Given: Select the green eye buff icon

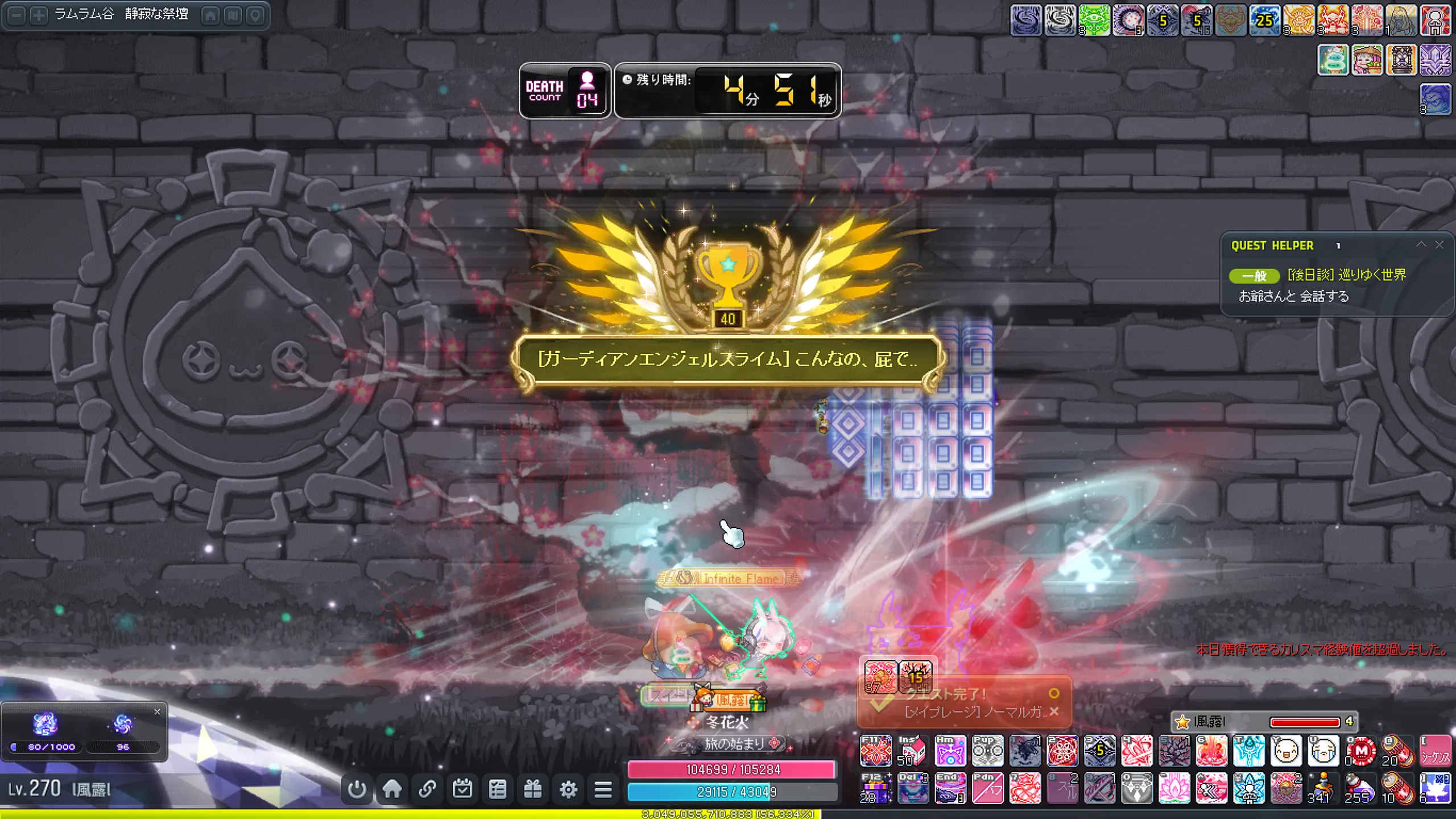Looking at the screenshot, I should click(x=1094, y=20).
